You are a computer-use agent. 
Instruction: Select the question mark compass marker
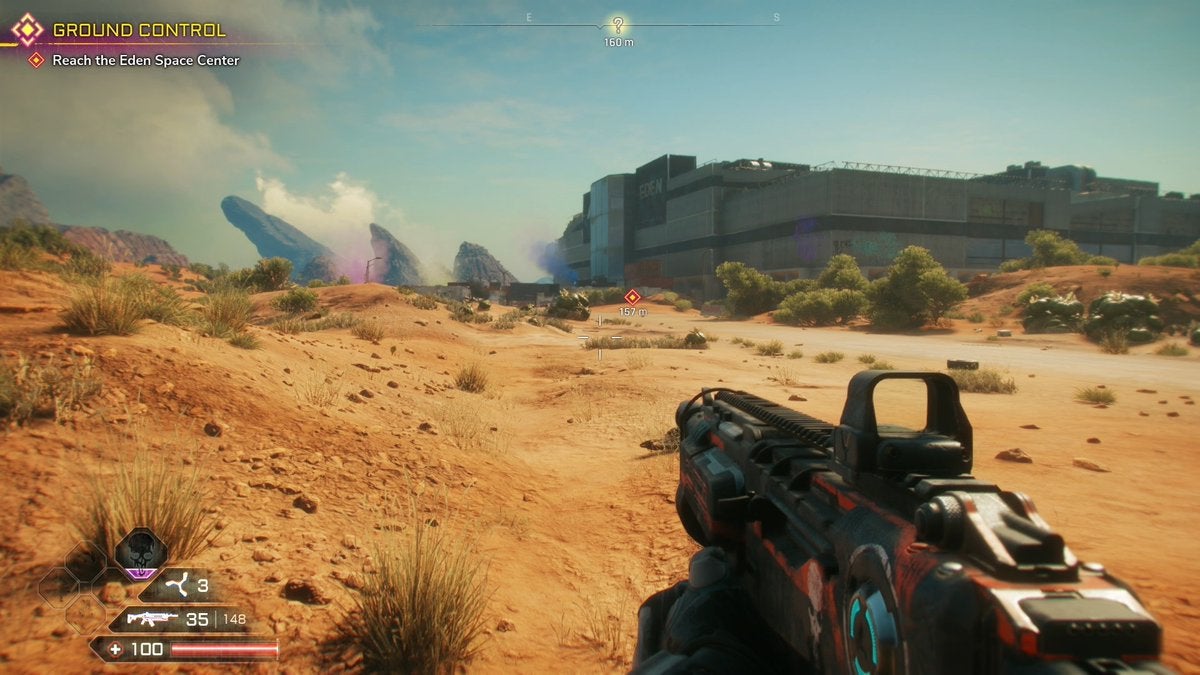[618, 25]
